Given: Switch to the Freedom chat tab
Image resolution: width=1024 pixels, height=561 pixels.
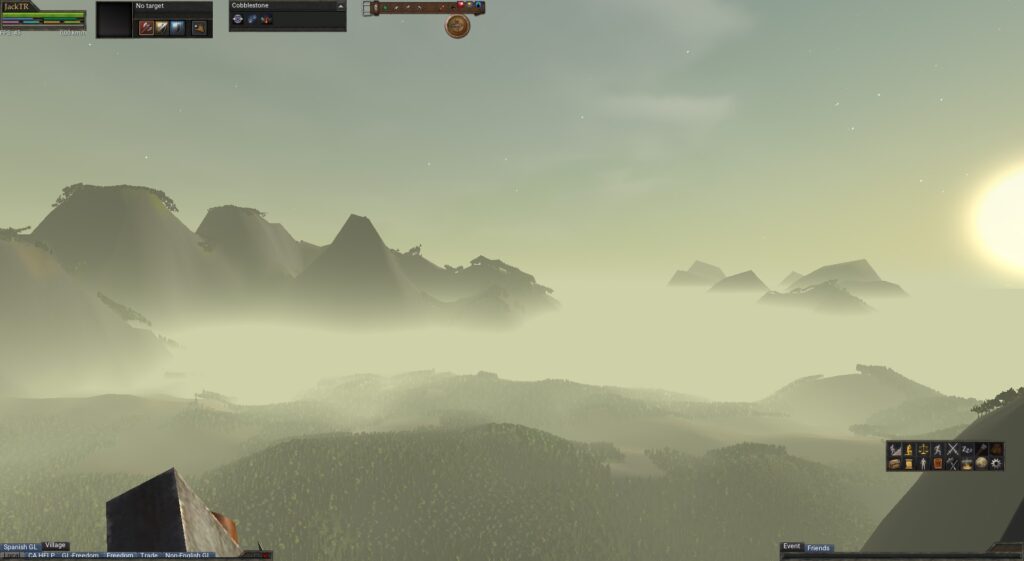Looking at the screenshot, I should [120, 556].
